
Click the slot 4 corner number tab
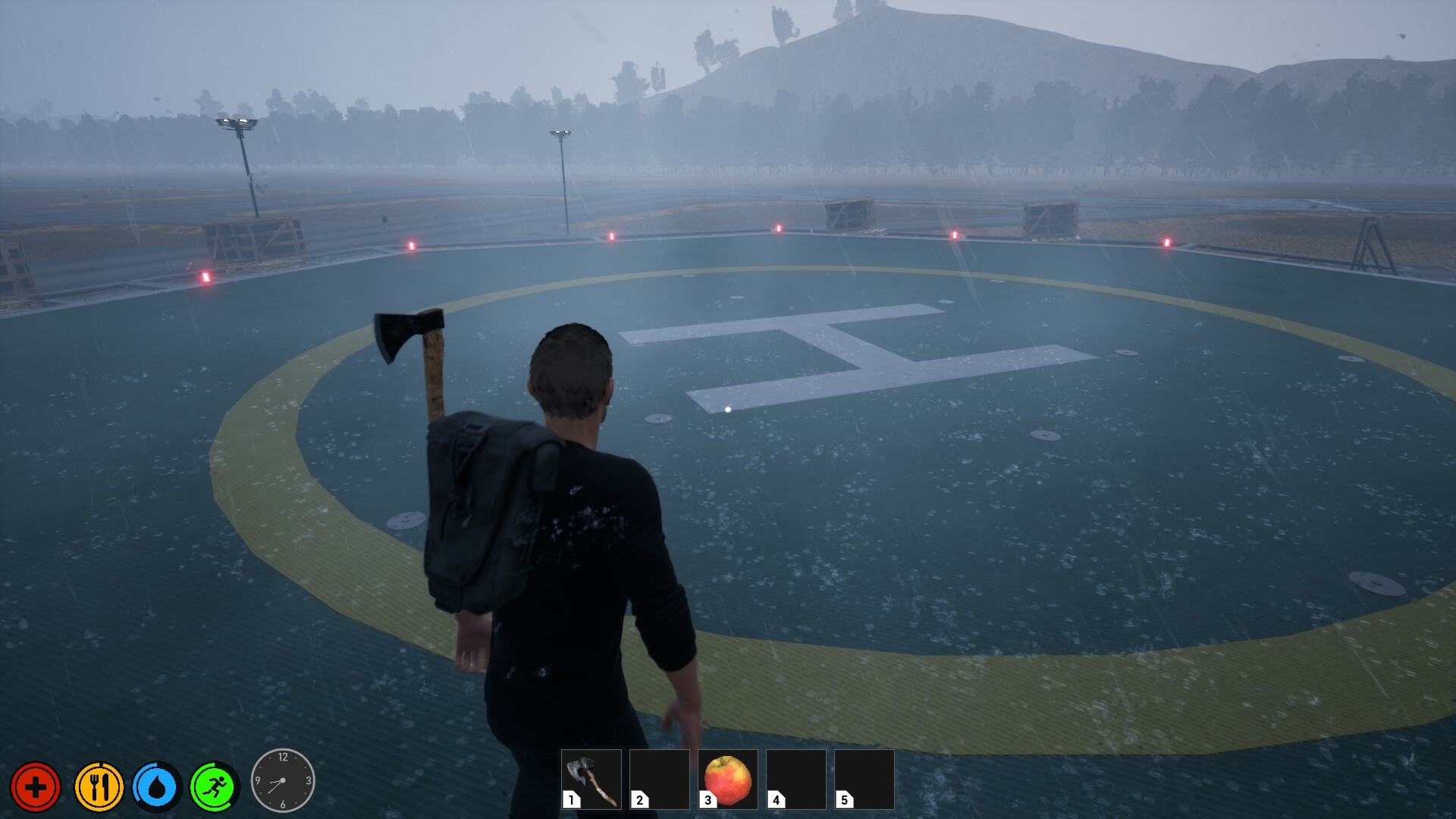pos(777,800)
